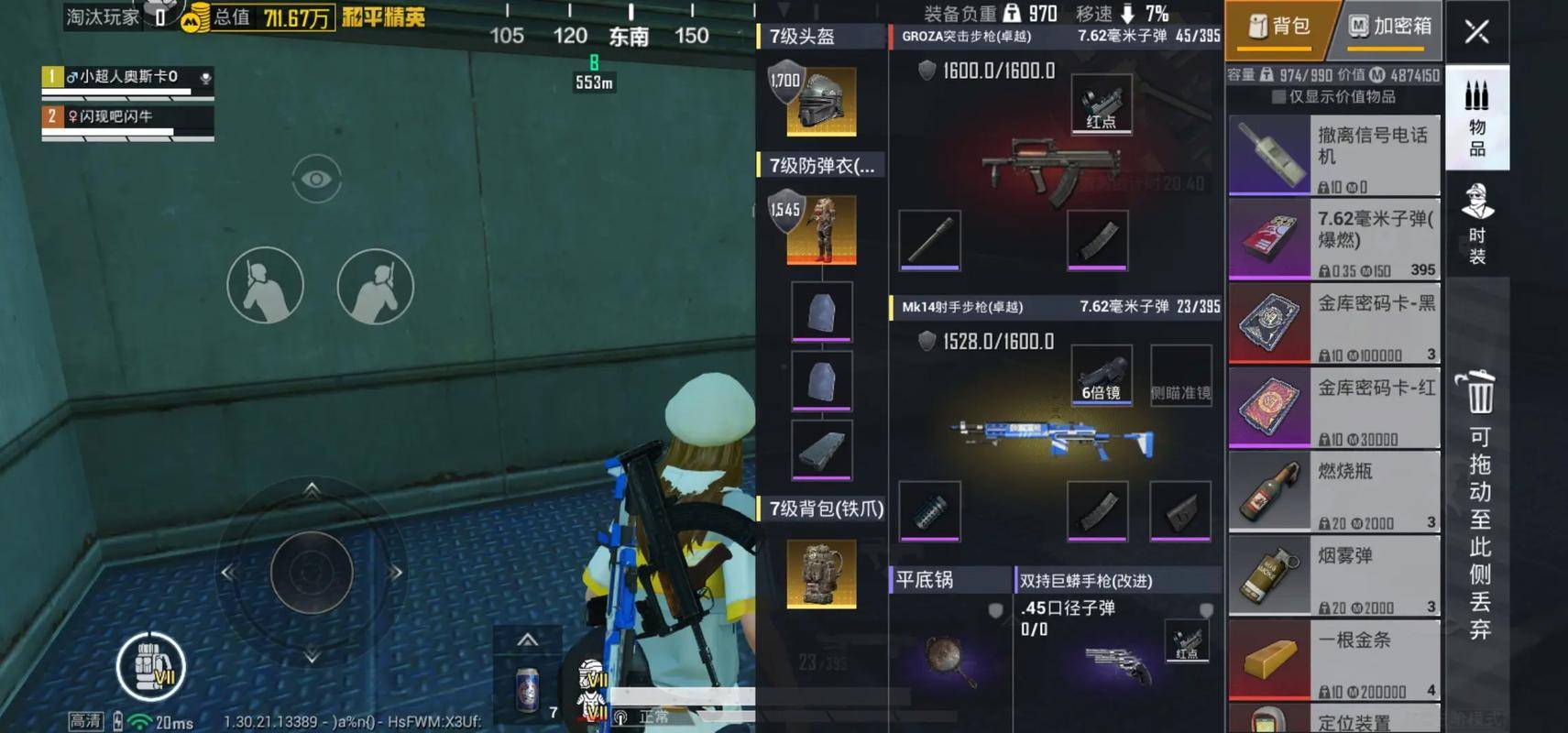The width and height of the screenshot is (1568, 733).
Task: Click the gold bar (一根金条) icon
Action: [x=1270, y=658]
